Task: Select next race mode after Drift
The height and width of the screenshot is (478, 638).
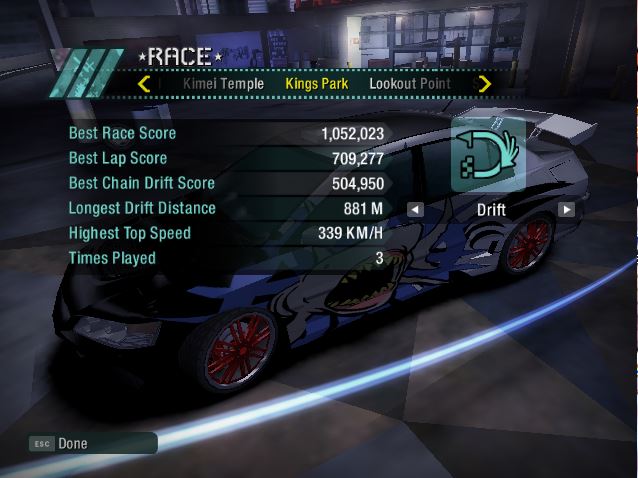Action: 566,210
